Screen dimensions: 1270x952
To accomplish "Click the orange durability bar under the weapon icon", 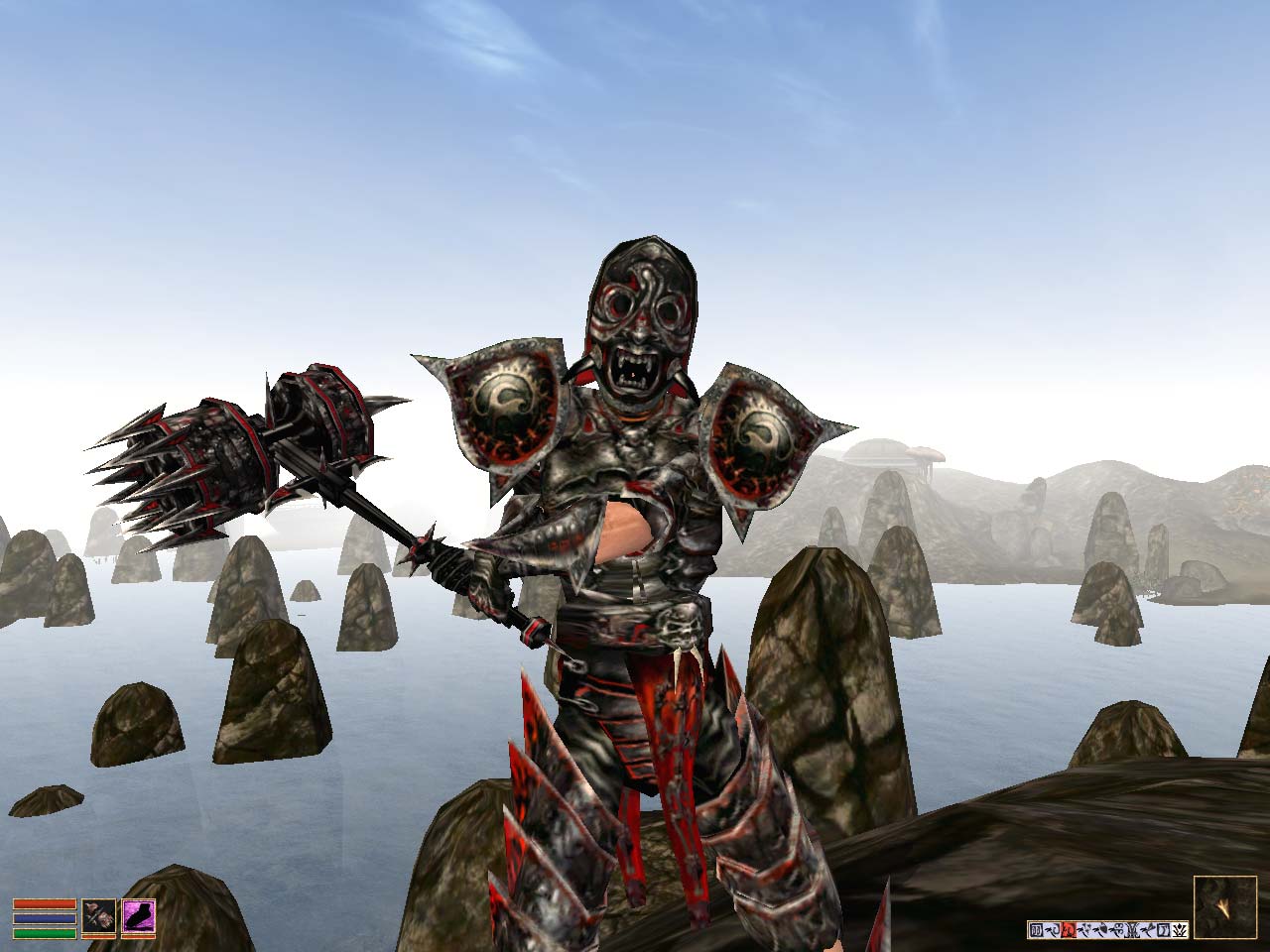I will pyautogui.click(x=99, y=936).
